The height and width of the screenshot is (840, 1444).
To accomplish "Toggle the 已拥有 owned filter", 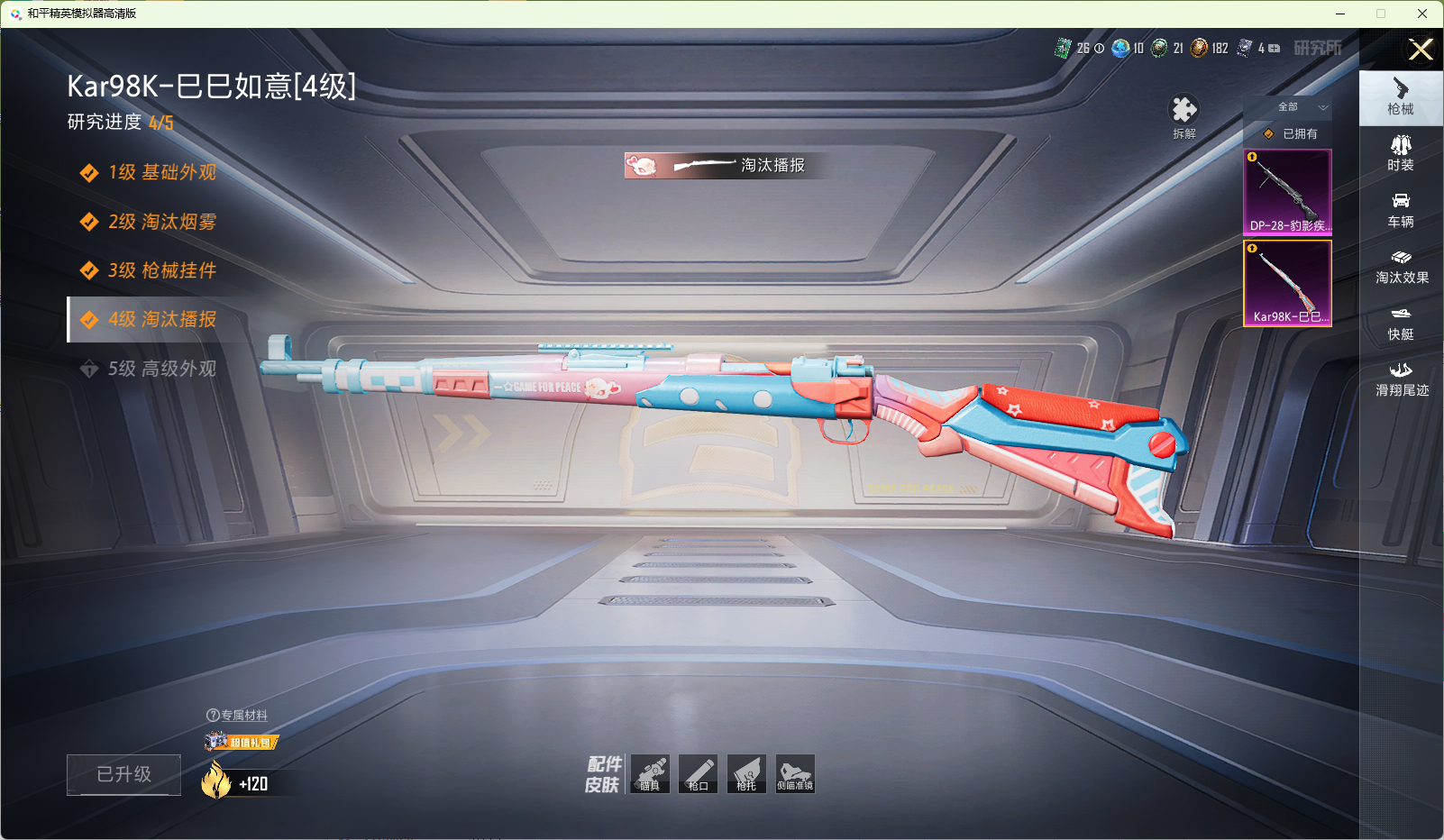I will [x=1292, y=133].
